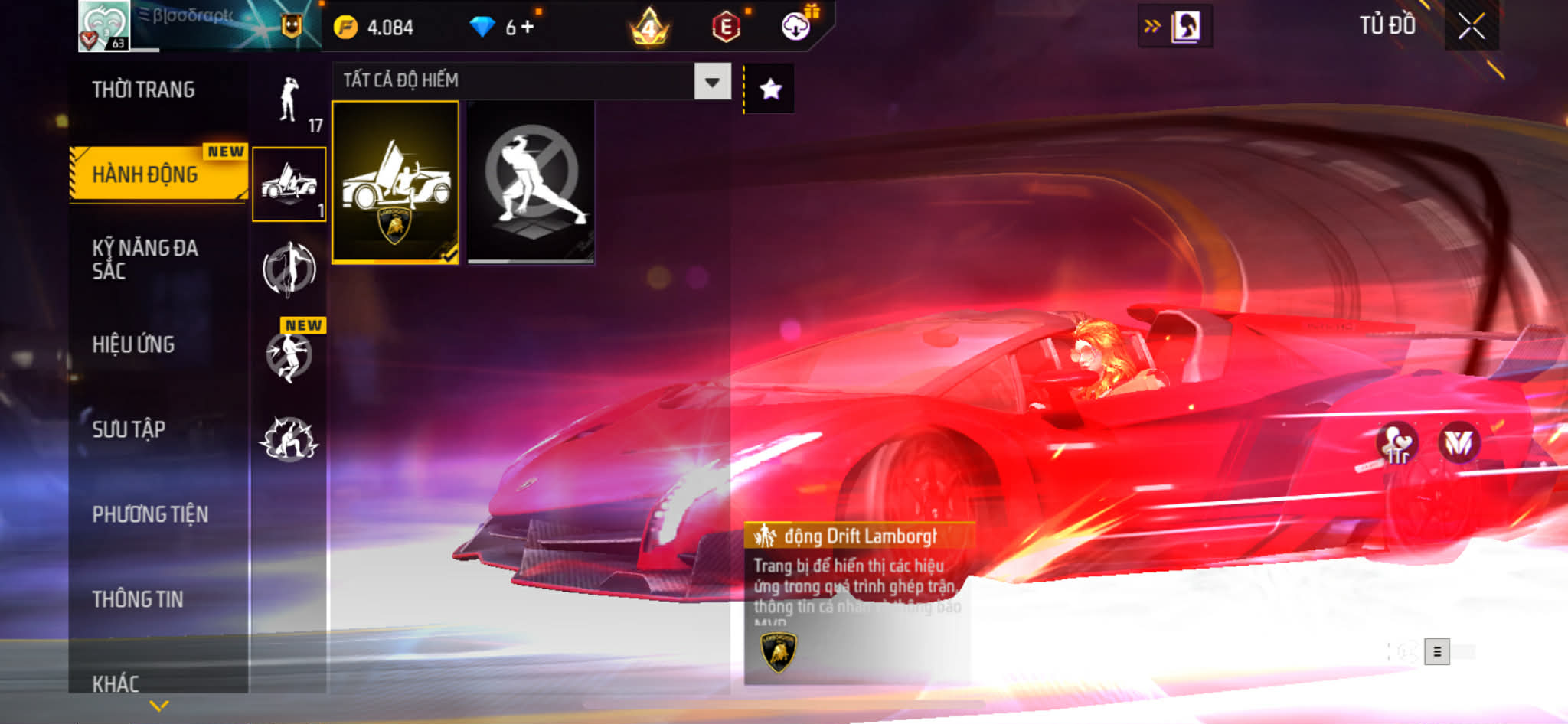Open the Thời Trang category
The image size is (1568, 724).
tap(144, 90)
